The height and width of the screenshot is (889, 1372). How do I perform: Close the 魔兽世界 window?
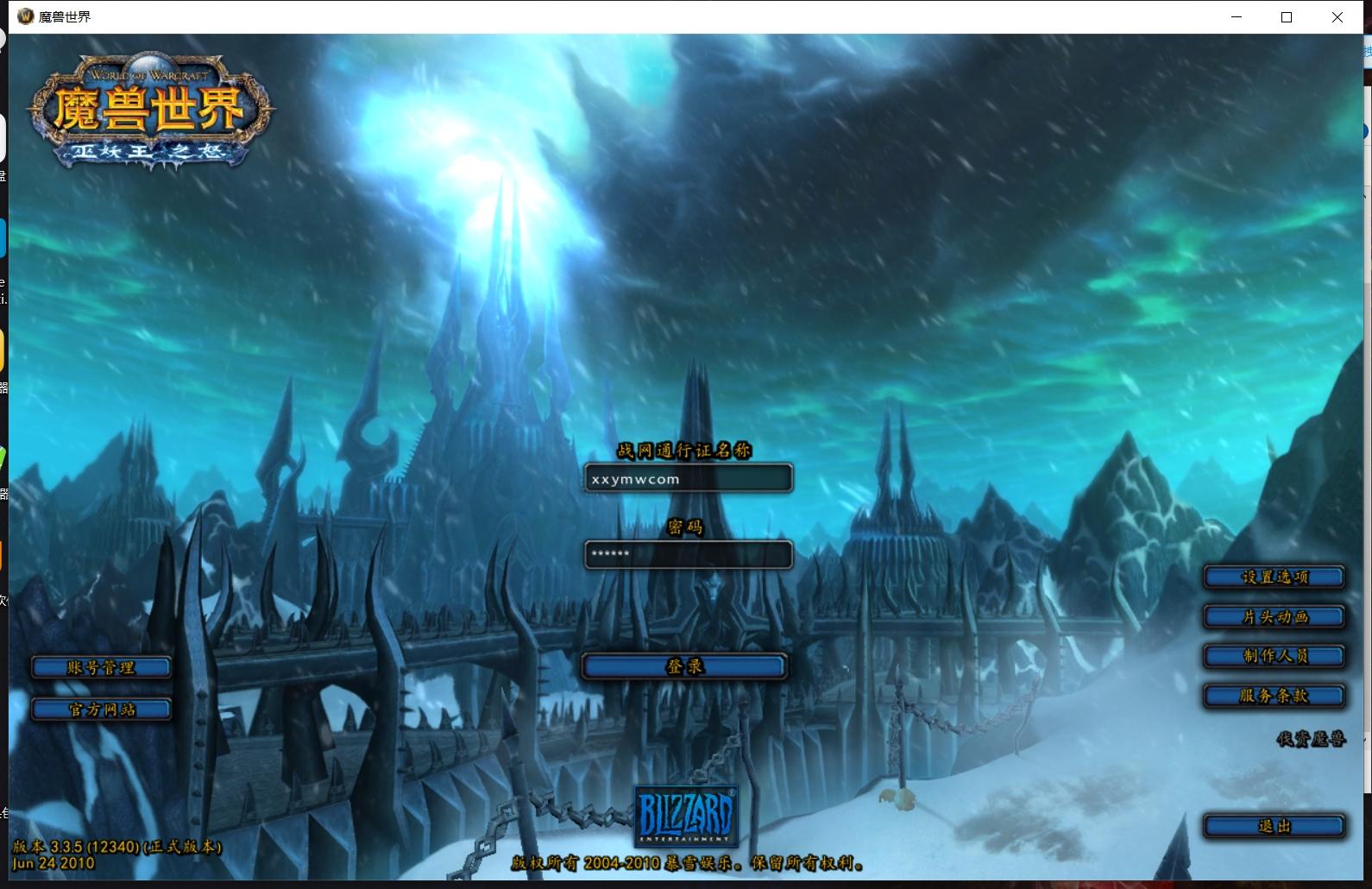pos(1337,17)
